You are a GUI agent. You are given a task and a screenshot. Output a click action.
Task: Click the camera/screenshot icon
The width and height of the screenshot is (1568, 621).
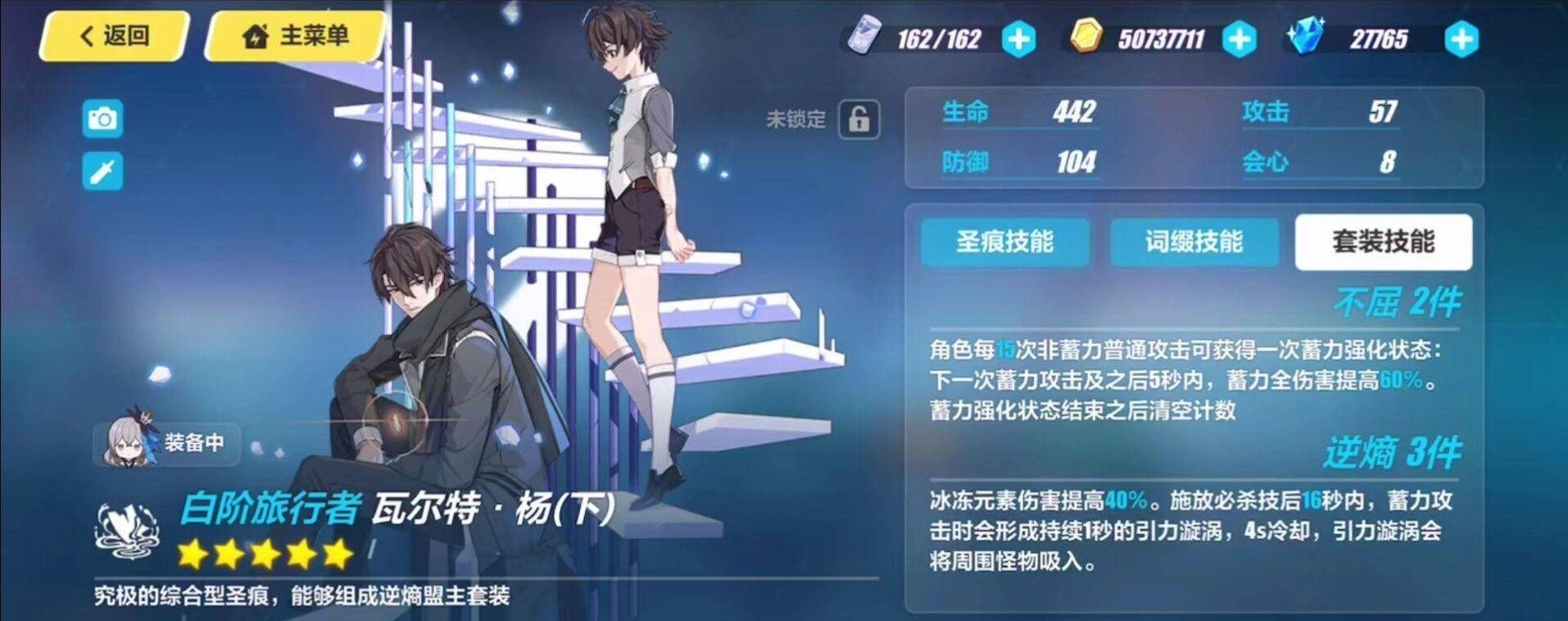point(102,119)
